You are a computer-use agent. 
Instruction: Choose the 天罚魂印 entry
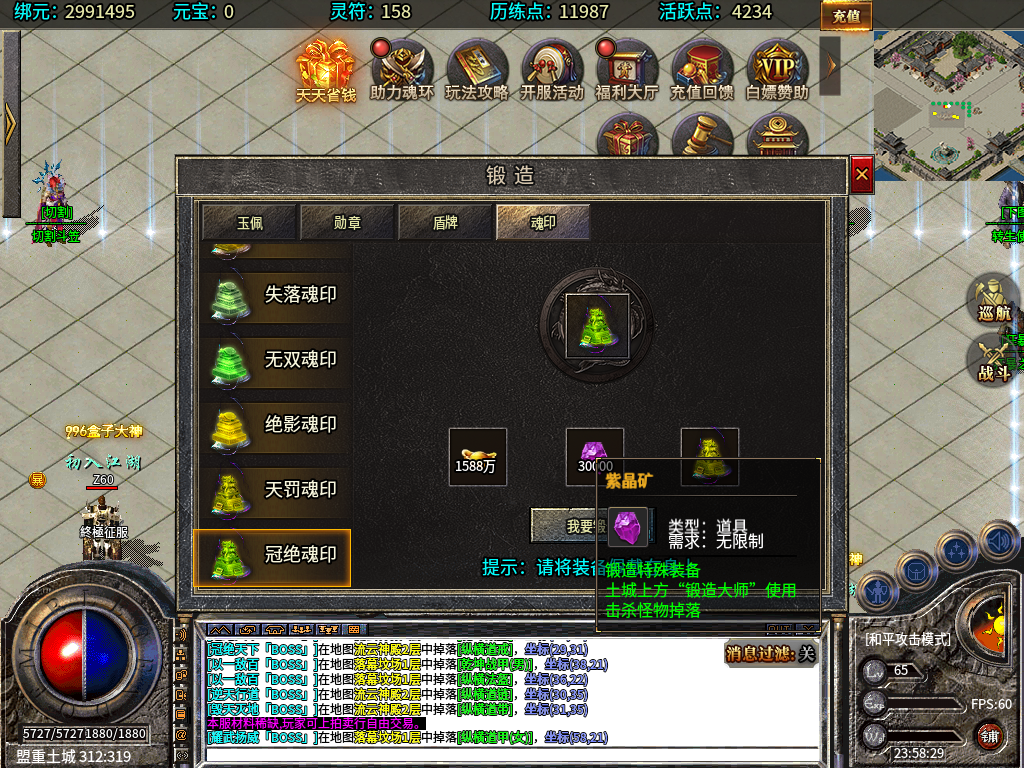(273, 490)
